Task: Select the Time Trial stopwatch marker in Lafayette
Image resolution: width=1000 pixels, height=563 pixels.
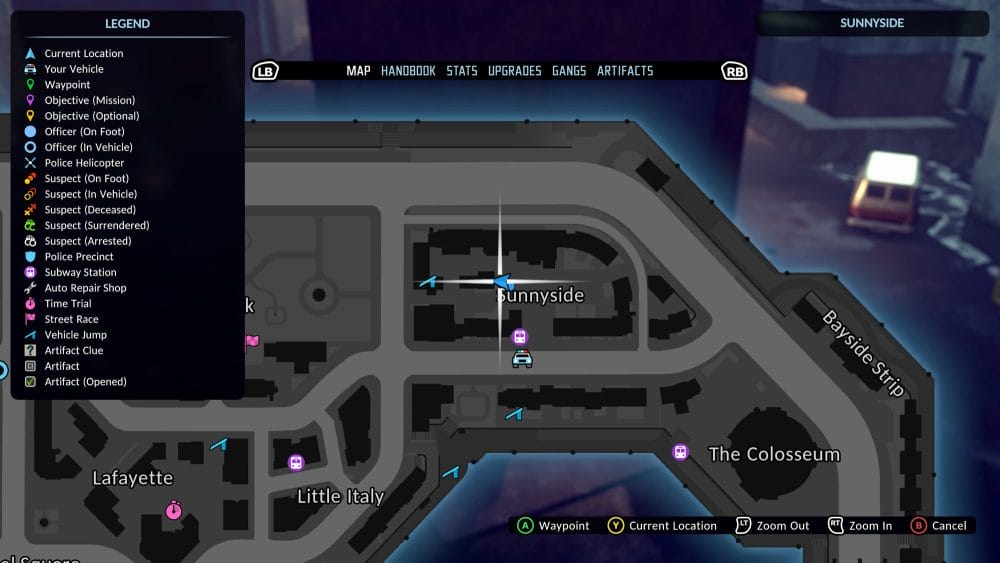Action: tap(174, 510)
